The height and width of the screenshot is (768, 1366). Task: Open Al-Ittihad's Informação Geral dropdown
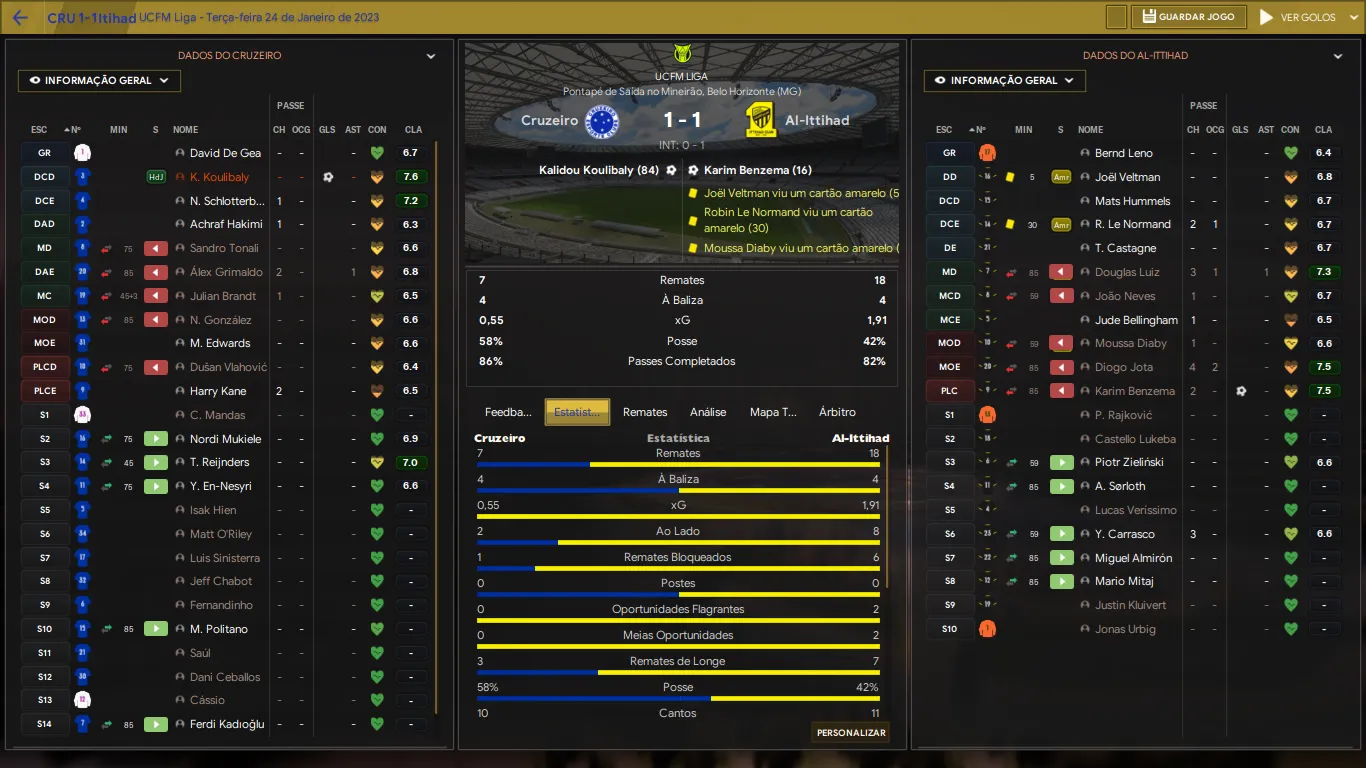pyautogui.click(x=1004, y=81)
